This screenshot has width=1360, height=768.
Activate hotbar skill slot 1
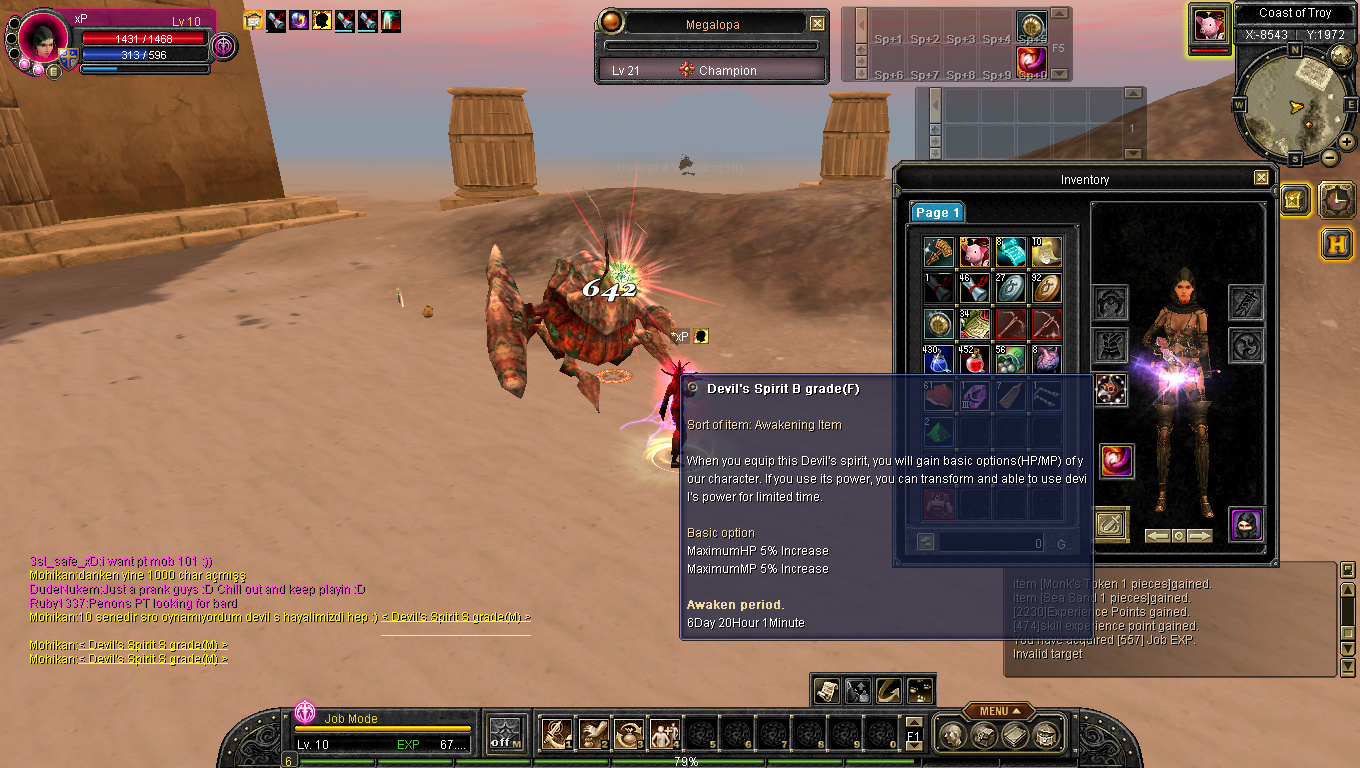pyautogui.click(x=557, y=734)
